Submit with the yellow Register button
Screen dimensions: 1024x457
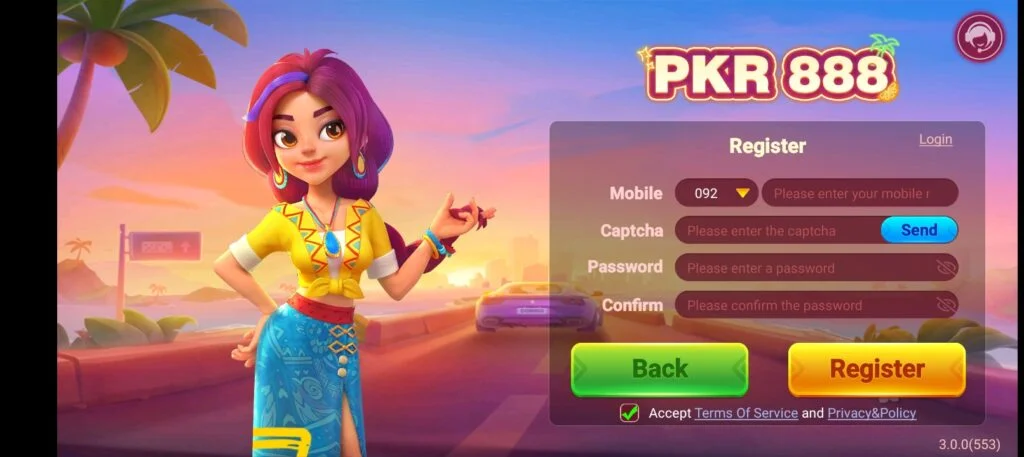(x=876, y=369)
